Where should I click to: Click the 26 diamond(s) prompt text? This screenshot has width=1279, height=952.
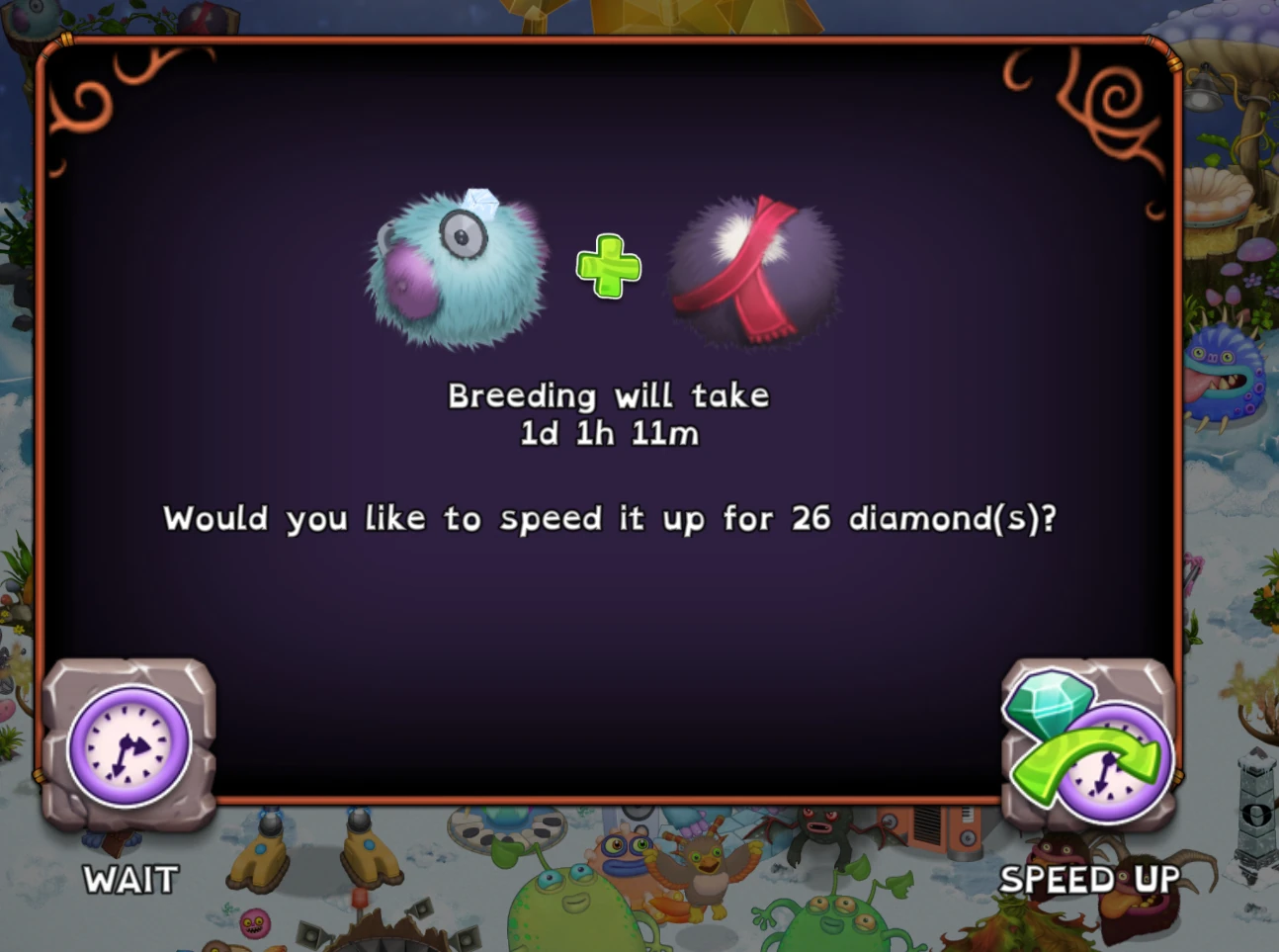coord(610,517)
